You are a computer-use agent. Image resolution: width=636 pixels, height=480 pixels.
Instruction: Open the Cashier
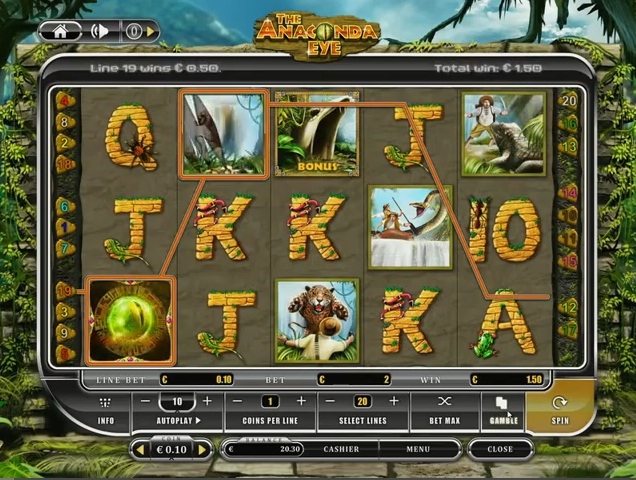[341, 450]
